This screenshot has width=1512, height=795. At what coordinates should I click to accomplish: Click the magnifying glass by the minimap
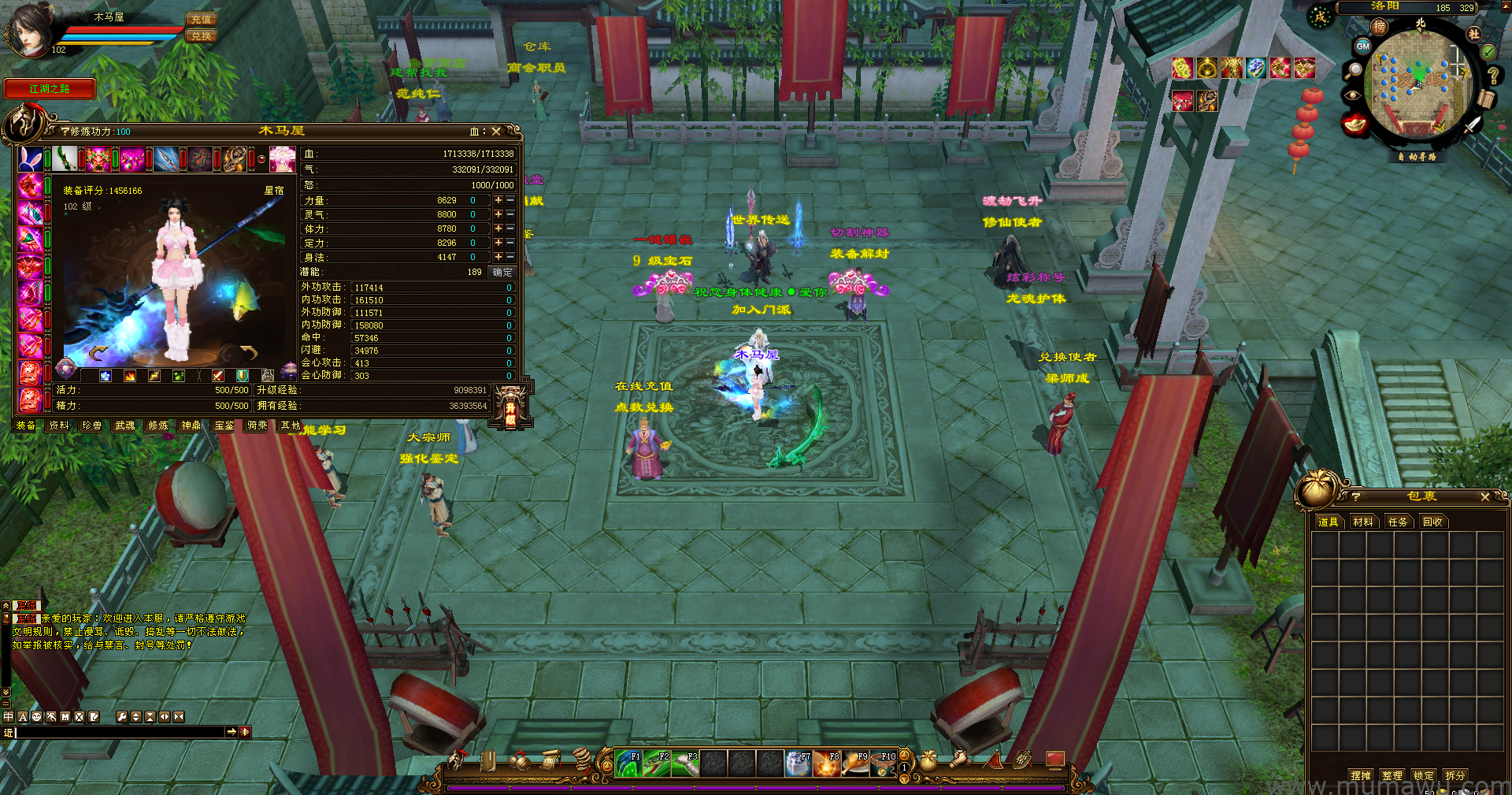[1354, 71]
